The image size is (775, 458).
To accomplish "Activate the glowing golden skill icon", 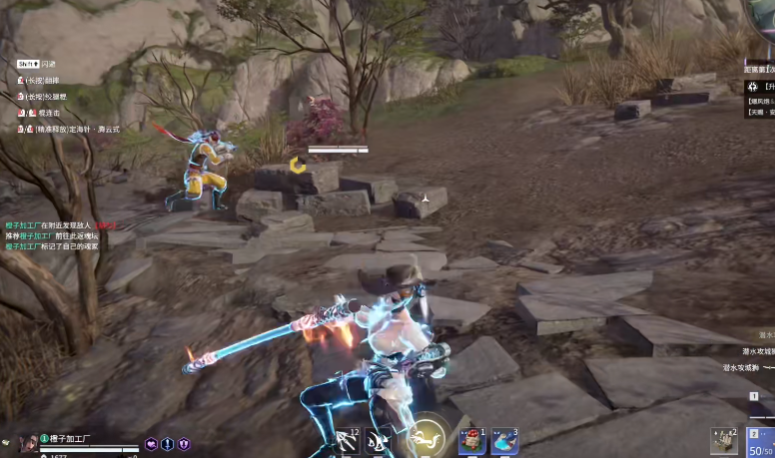I will tap(424, 436).
